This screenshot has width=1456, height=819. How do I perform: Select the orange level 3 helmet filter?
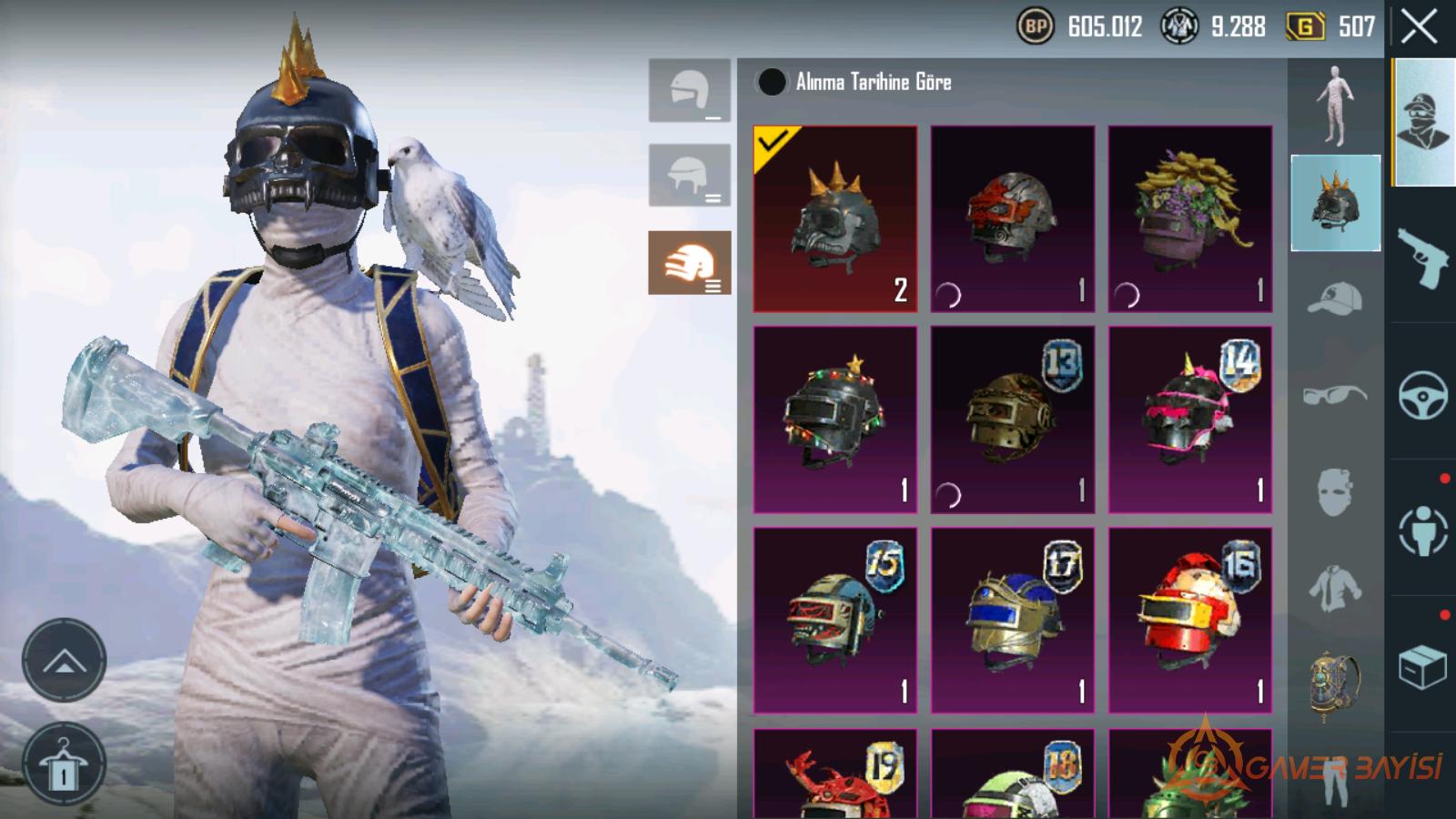[x=689, y=263]
